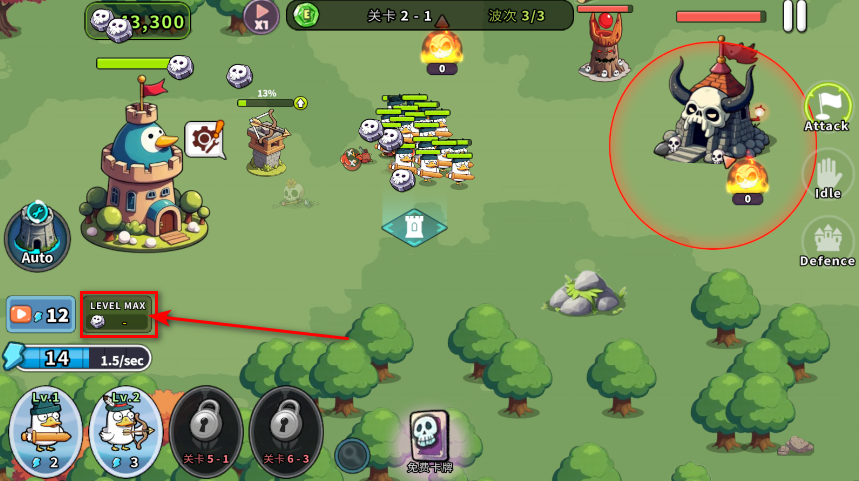
Task: Click the magnifier icon beside the card slots
Action: pyautogui.click(x=352, y=455)
